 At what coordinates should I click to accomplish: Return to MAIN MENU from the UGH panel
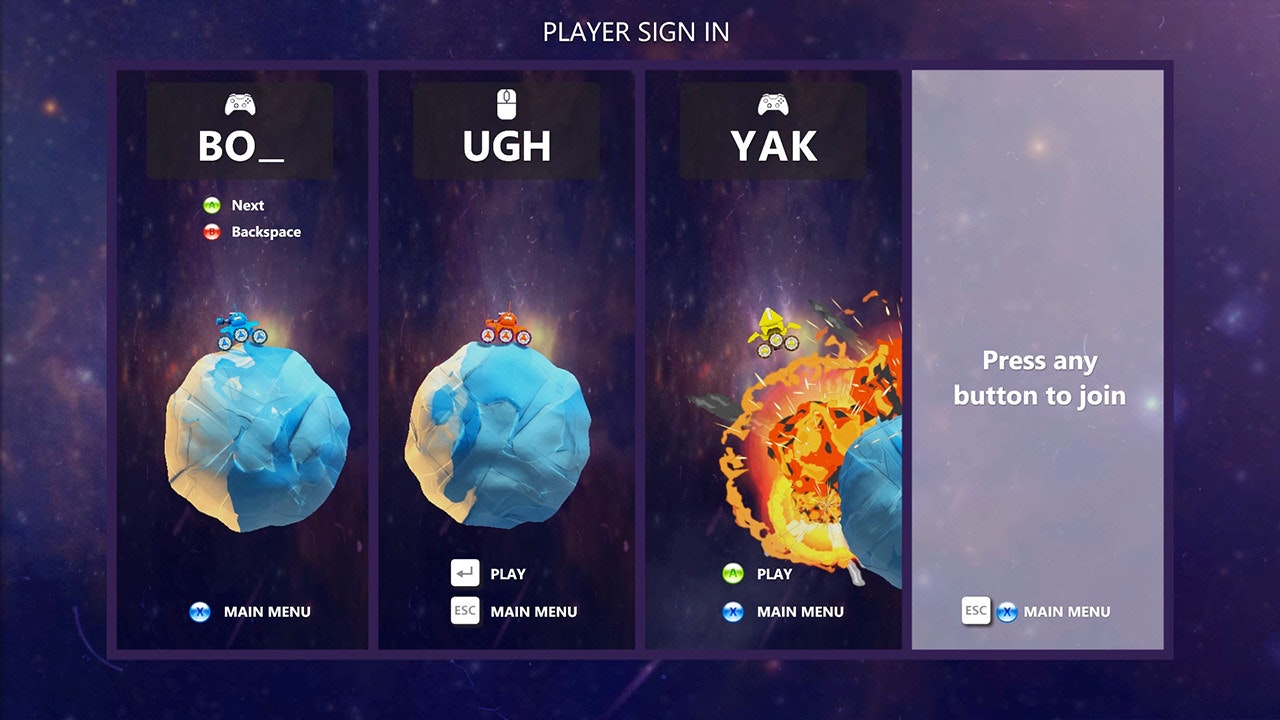pyautogui.click(x=532, y=612)
